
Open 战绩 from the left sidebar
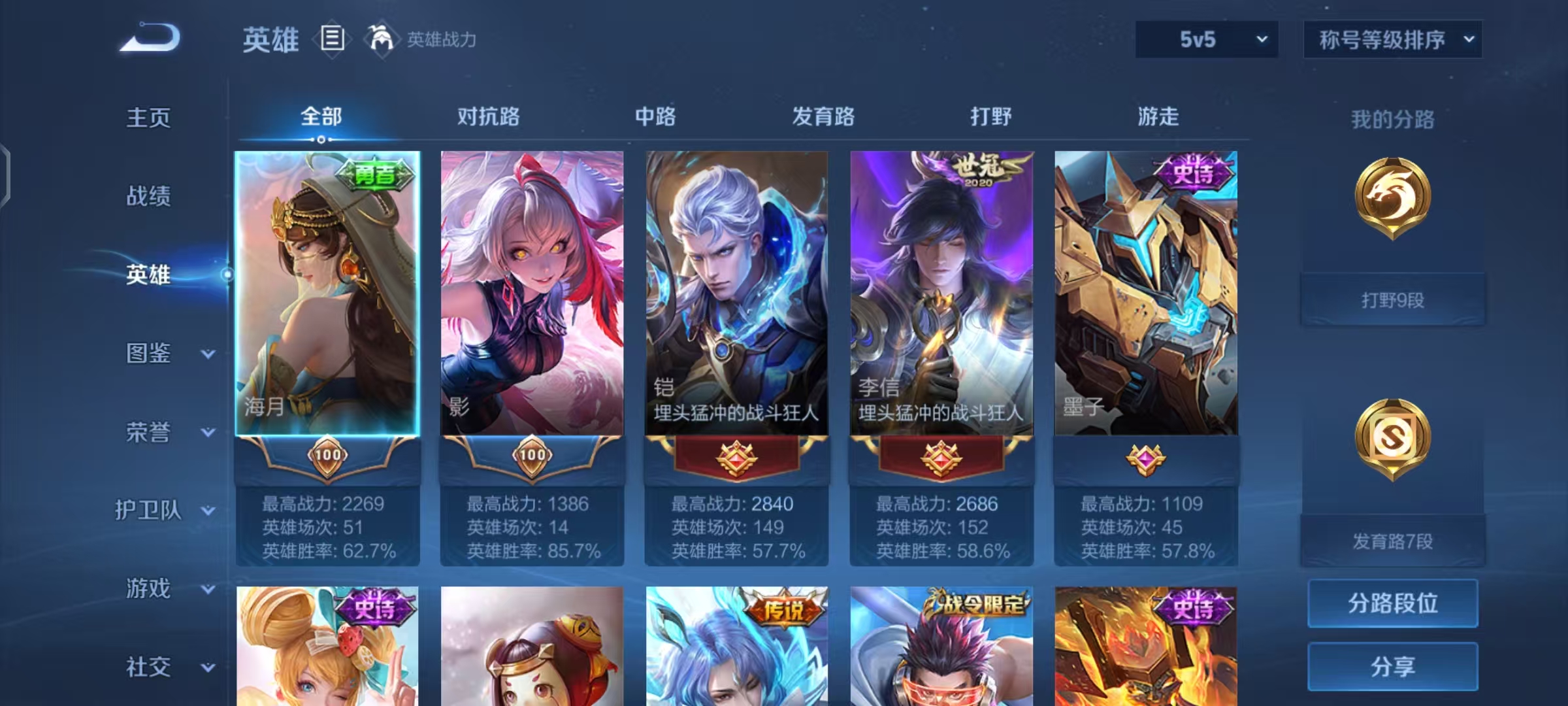pos(148,197)
